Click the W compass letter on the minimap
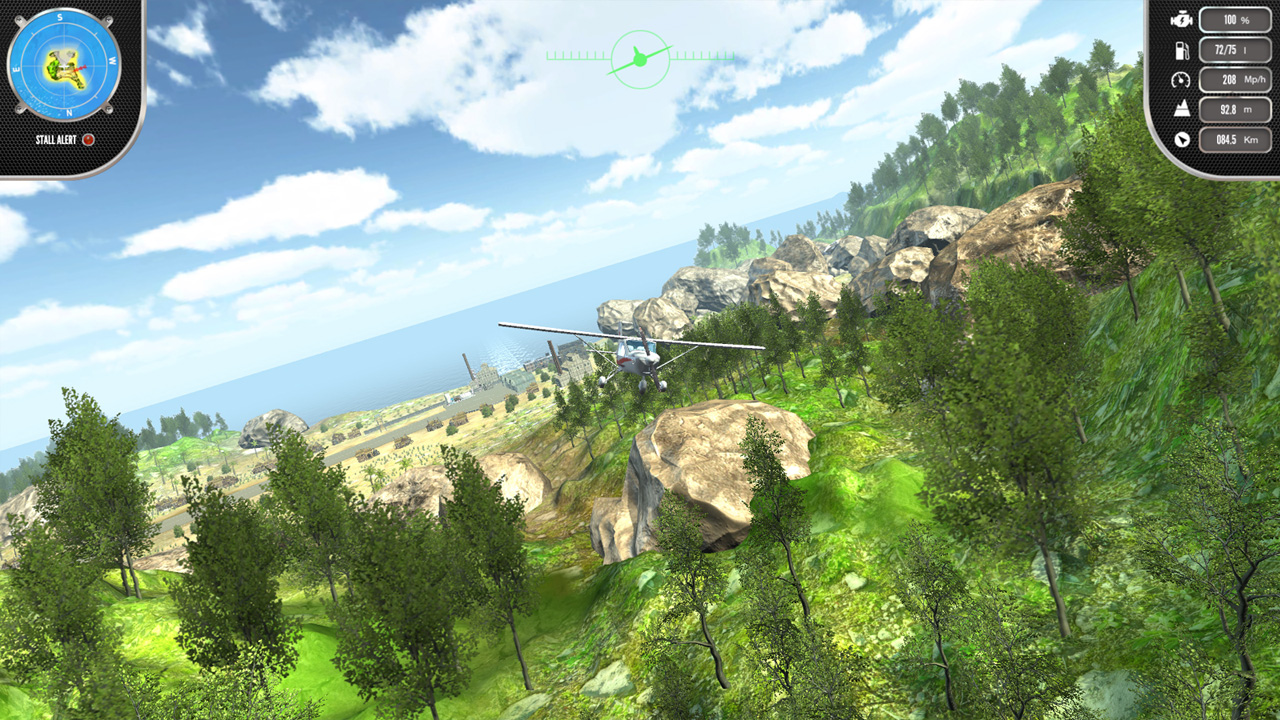The height and width of the screenshot is (720, 1280). (112, 60)
